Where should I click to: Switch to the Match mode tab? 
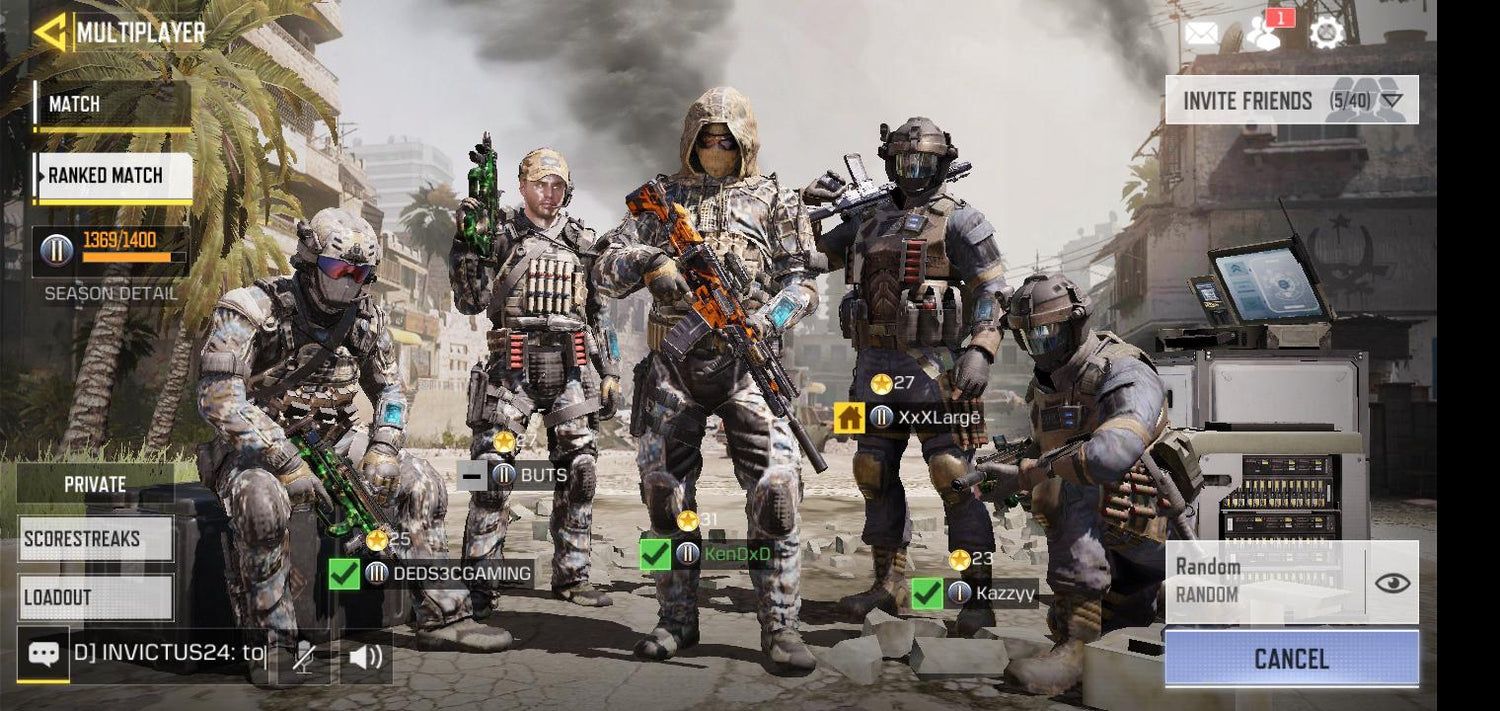pyautogui.click(x=111, y=104)
